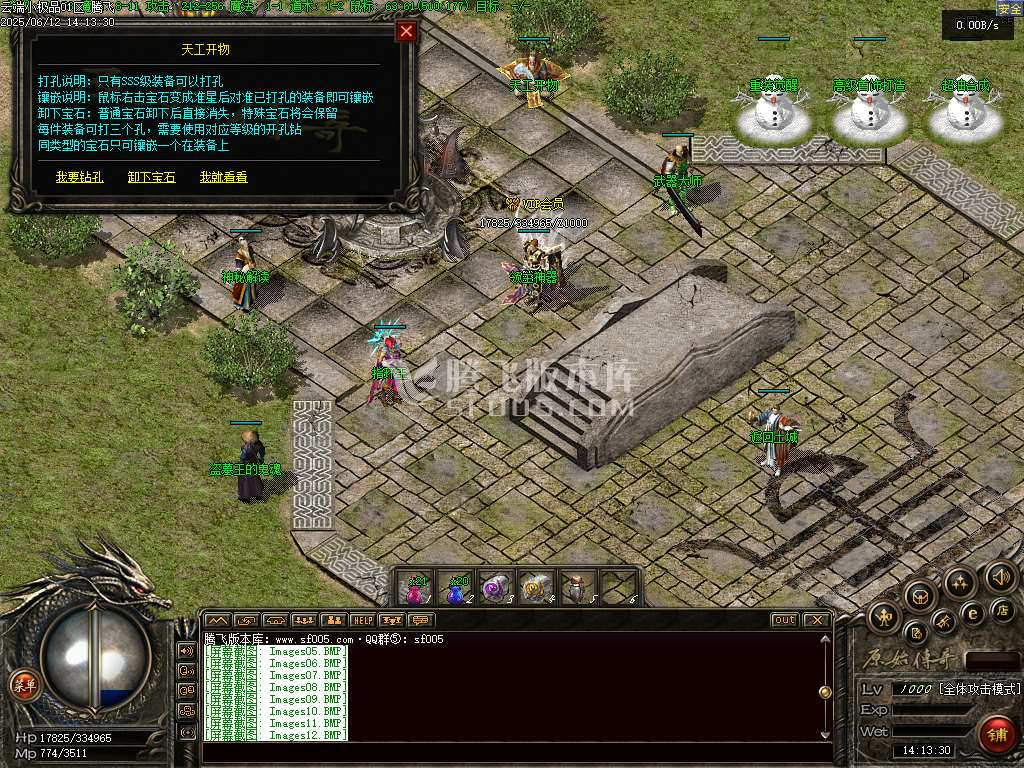
Task: Open the bag via the chest icon
Action: tap(920, 594)
